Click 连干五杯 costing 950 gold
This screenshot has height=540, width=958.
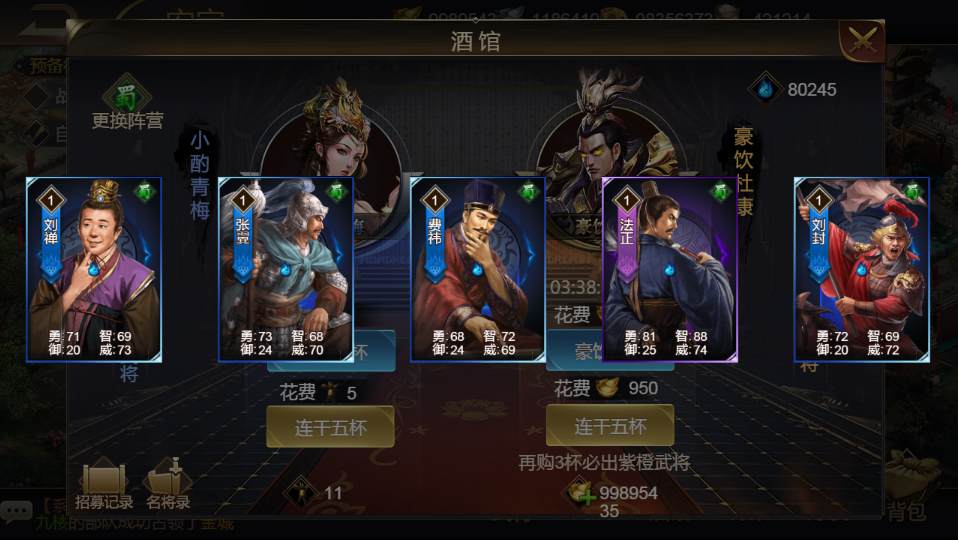[610, 426]
